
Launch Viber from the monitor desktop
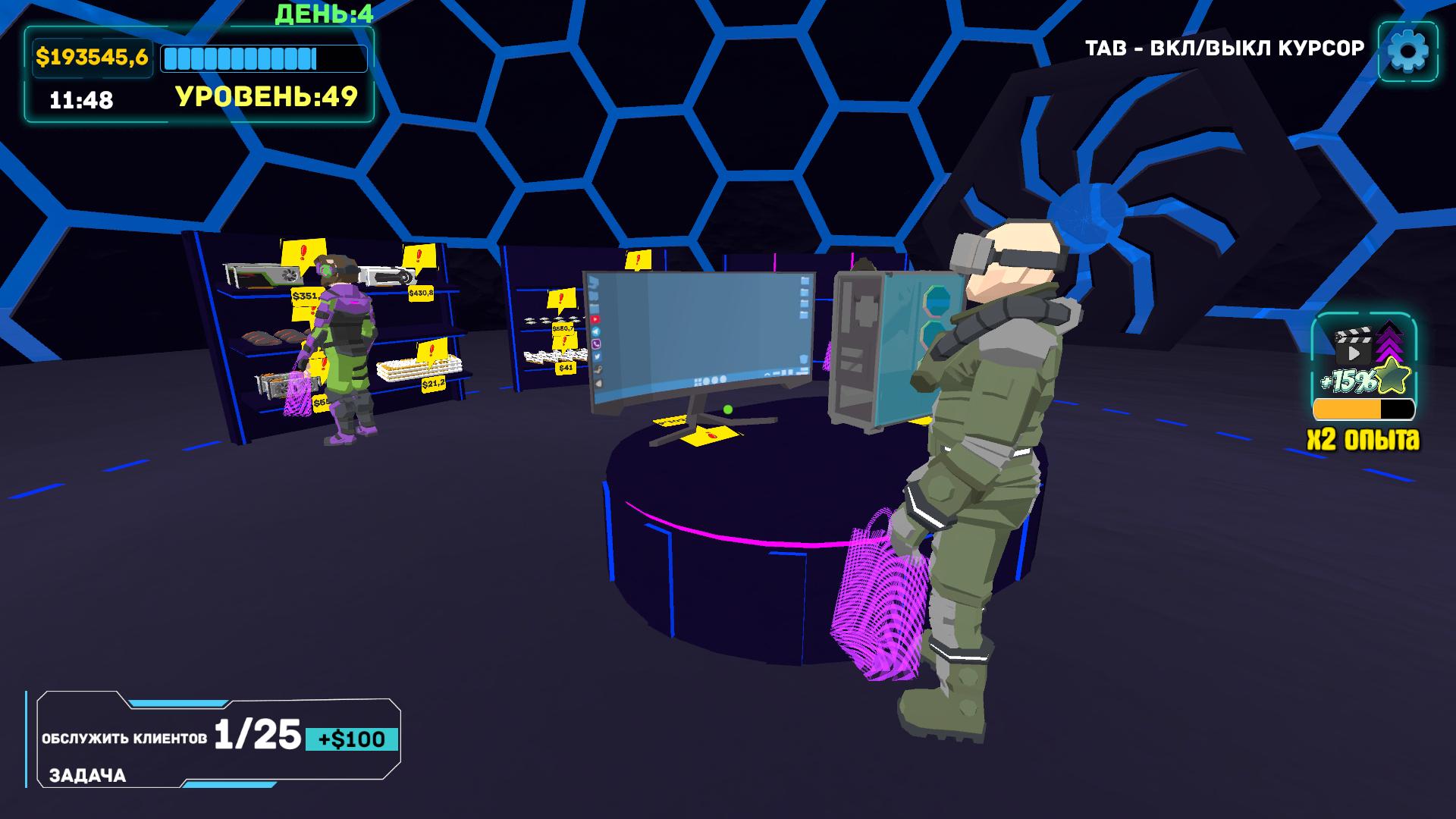pyautogui.click(x=596, y=345)
